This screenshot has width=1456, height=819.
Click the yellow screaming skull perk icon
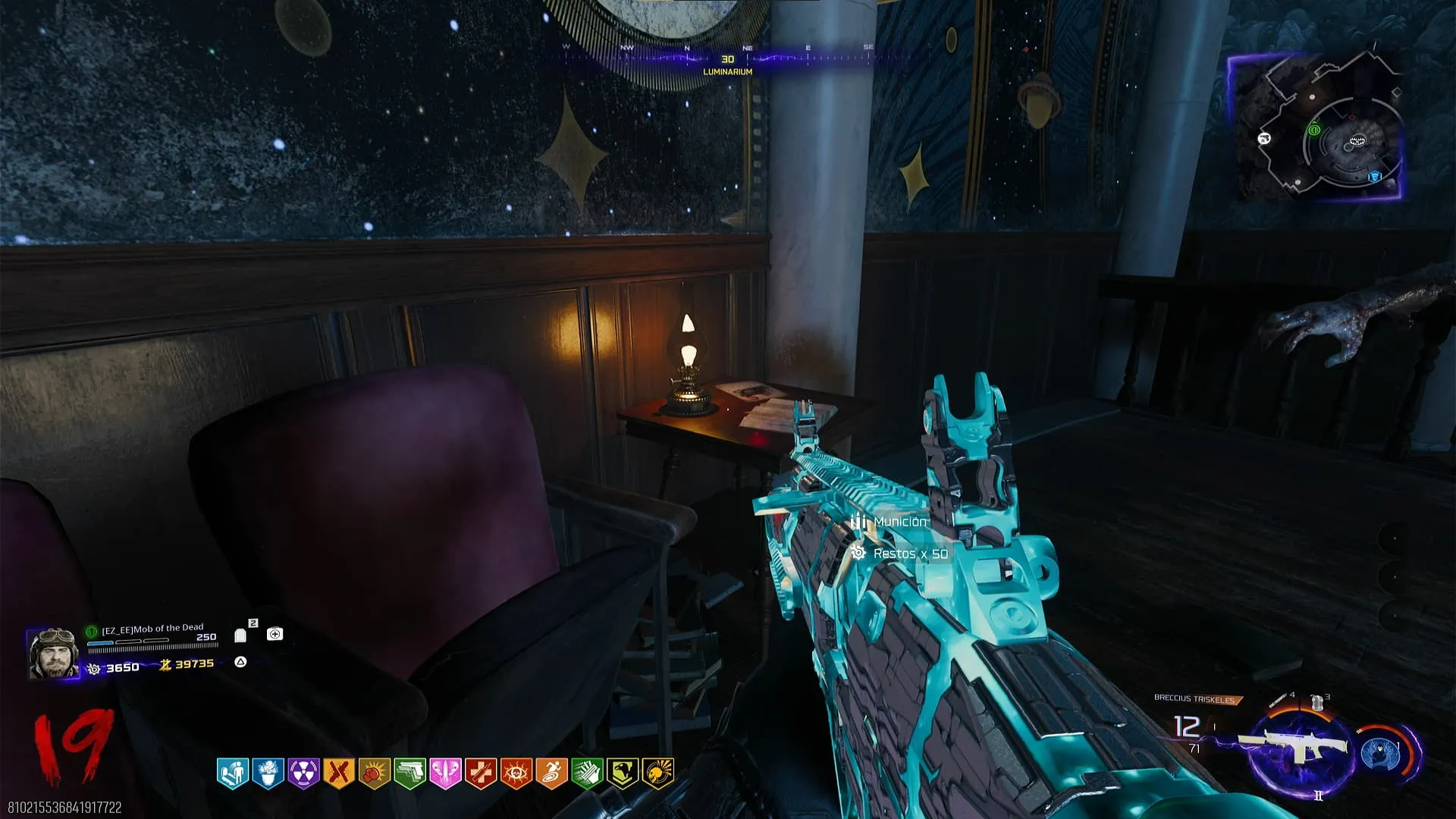coord(657,773)
